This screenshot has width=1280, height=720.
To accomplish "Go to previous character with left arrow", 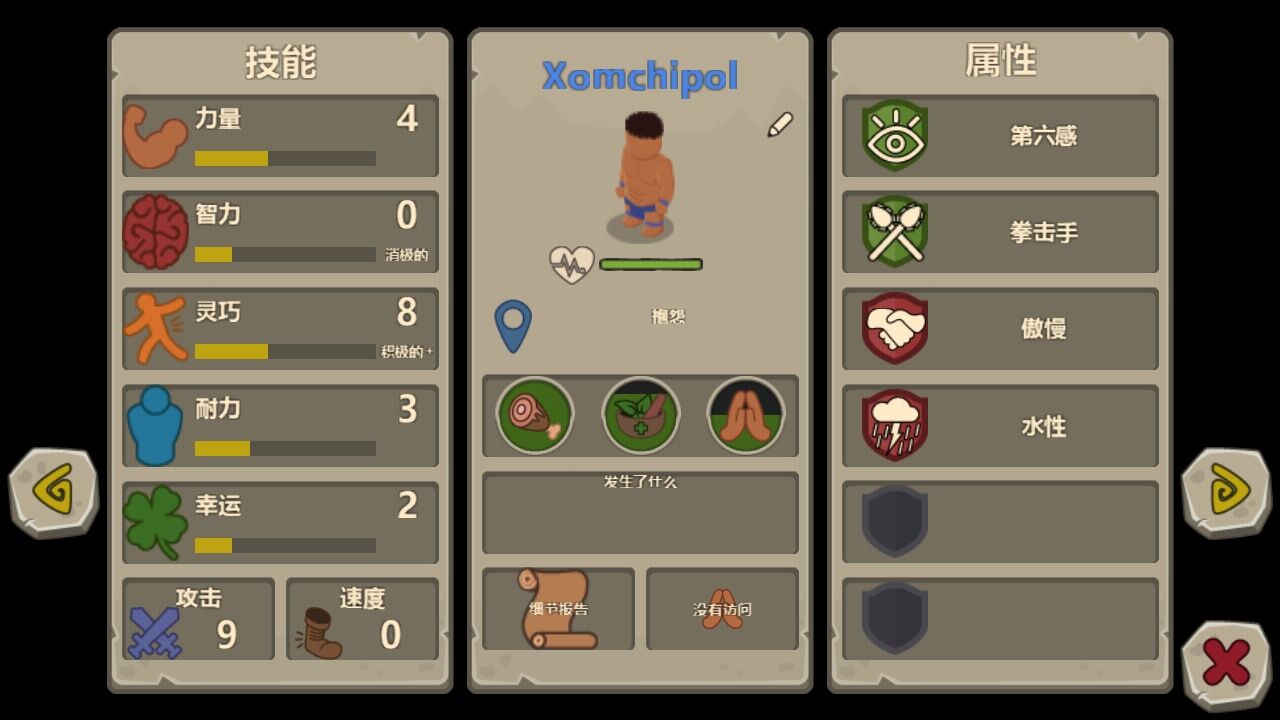I will pyautogui.click(x=52, y=493).
